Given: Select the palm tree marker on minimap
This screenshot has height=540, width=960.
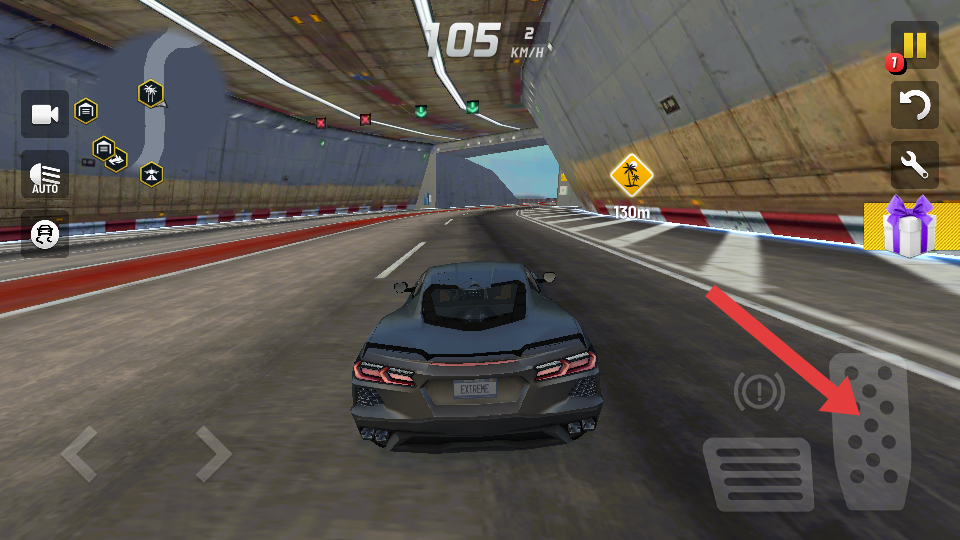Looking at the screenshot, I should tap(150, 94).
